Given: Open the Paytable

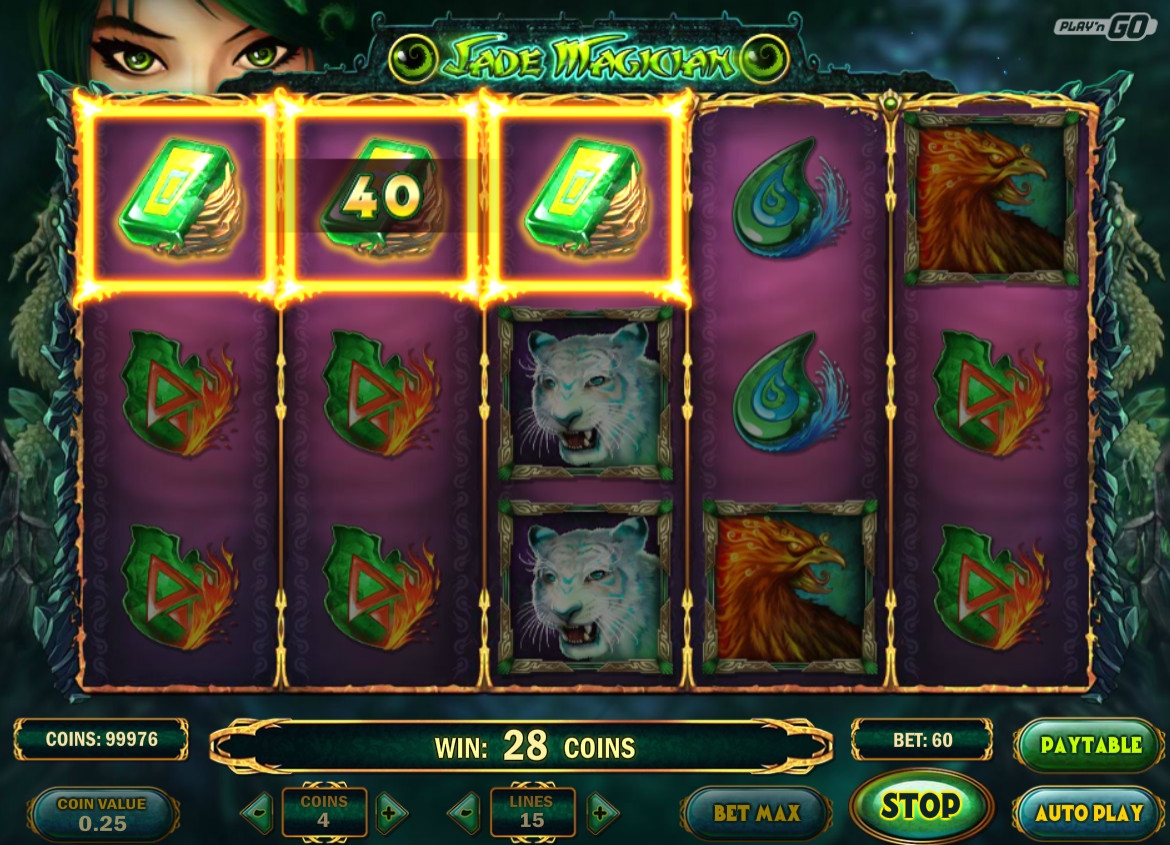Looking at the screenshot, I should click(x=1090, y=745).
